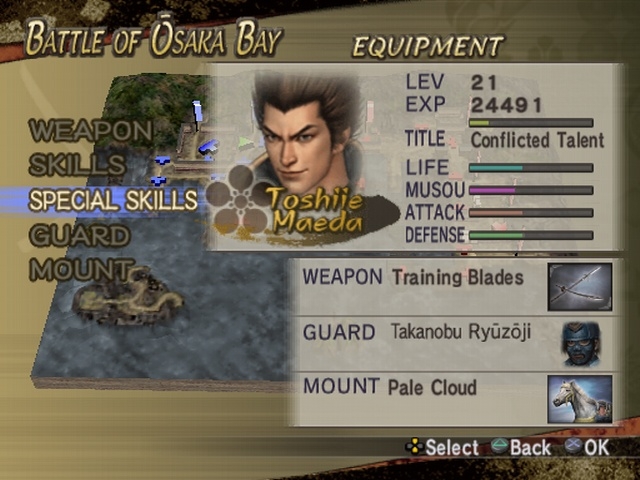Screen dimensions: 640x480
Task: Click Toshiie Maeda's character portrait
Action: 302,130
